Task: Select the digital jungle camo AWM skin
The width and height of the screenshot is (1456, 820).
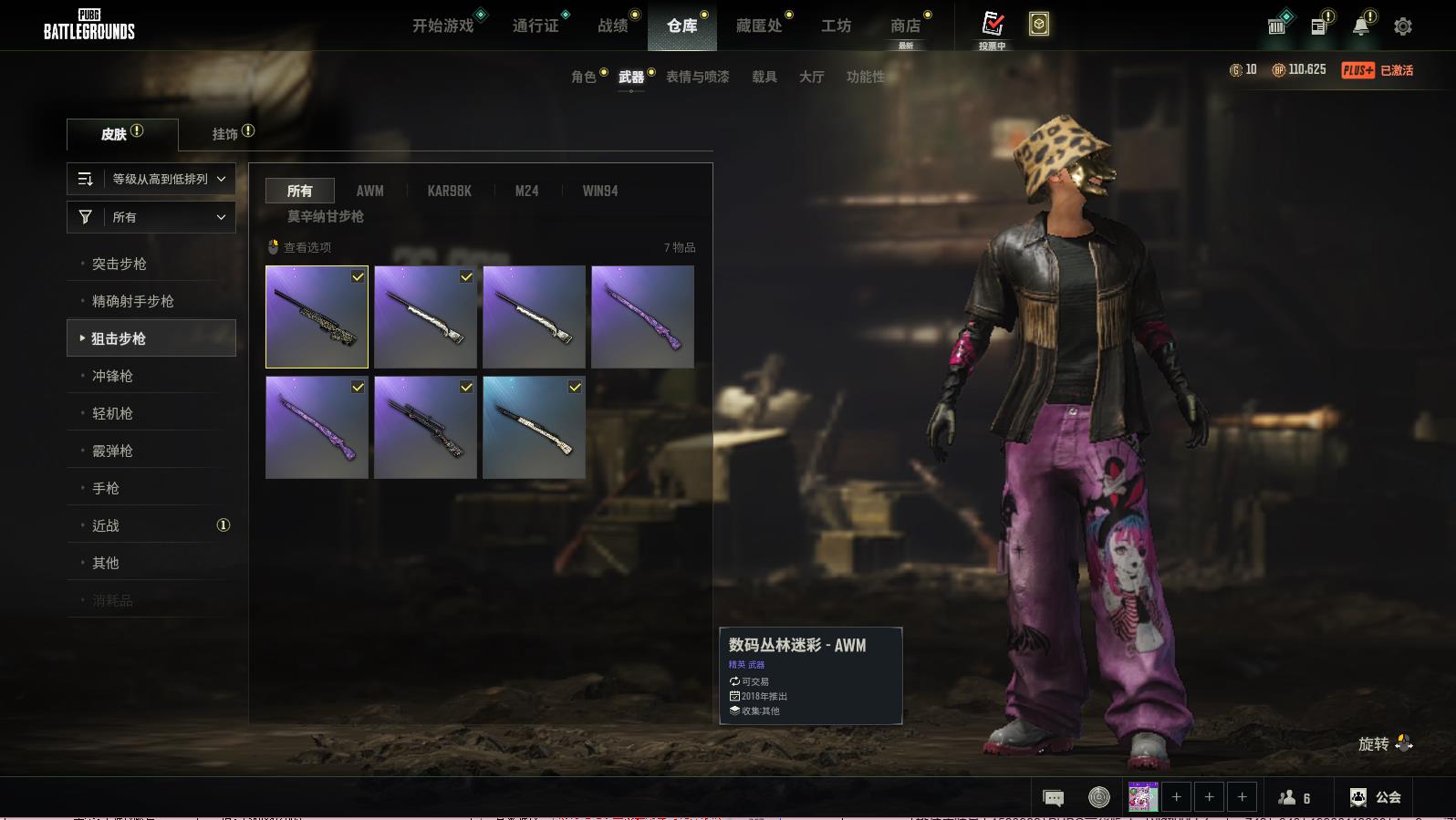Action: [317, 317]
